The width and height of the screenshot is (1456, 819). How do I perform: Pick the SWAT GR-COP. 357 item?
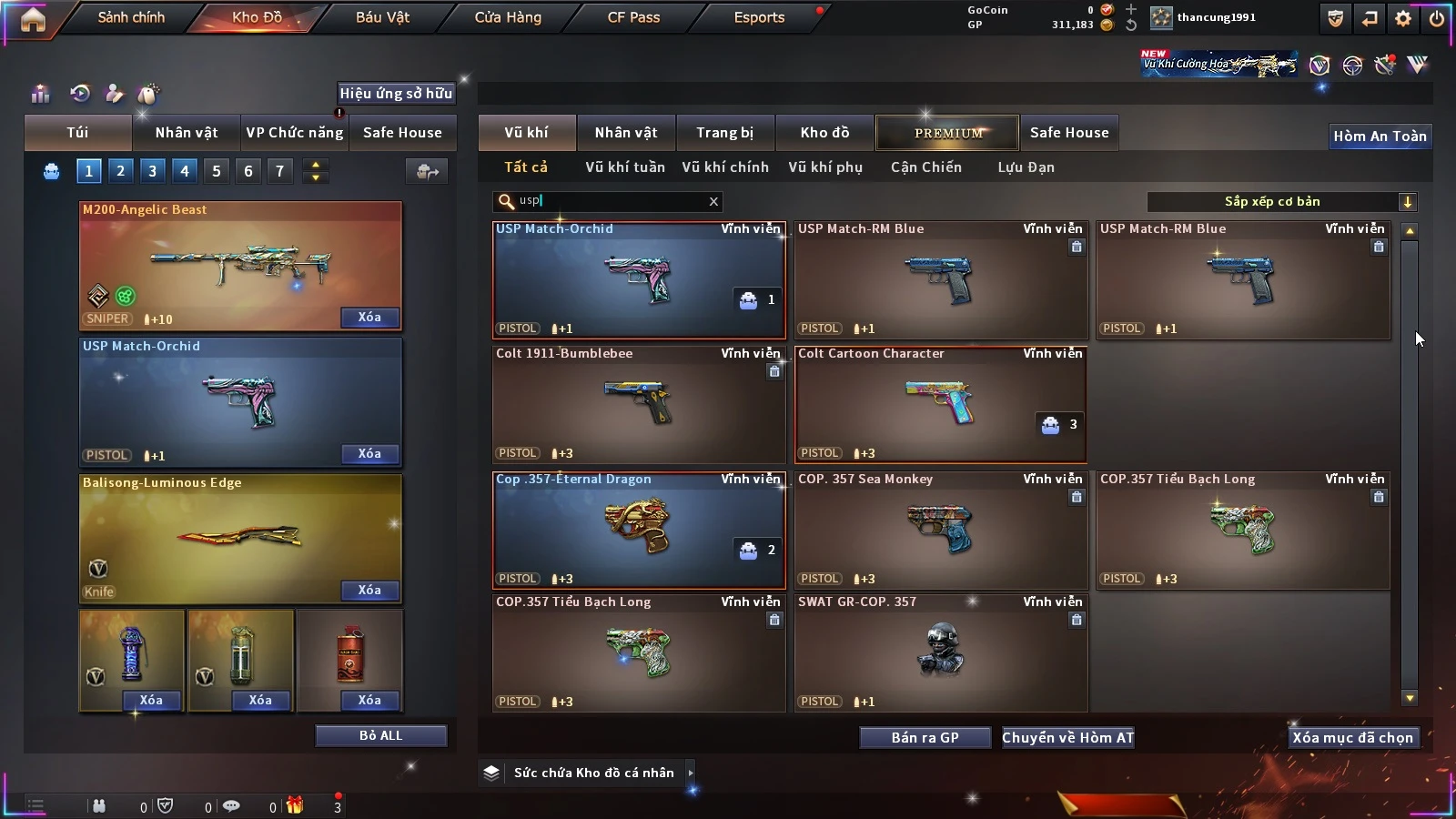[940, 652]
